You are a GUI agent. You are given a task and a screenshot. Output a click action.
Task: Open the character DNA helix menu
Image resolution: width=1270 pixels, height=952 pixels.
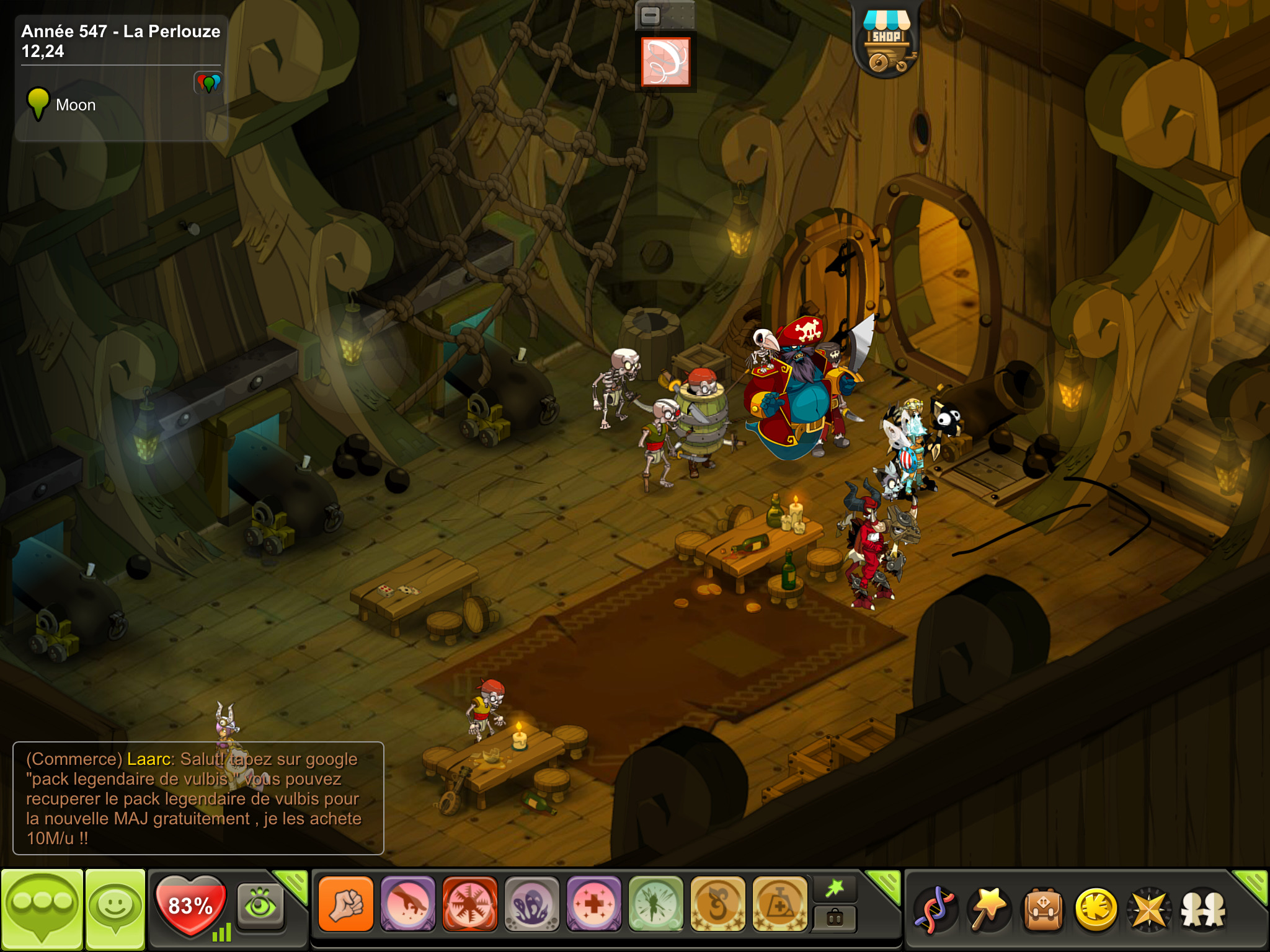point(936,909)
